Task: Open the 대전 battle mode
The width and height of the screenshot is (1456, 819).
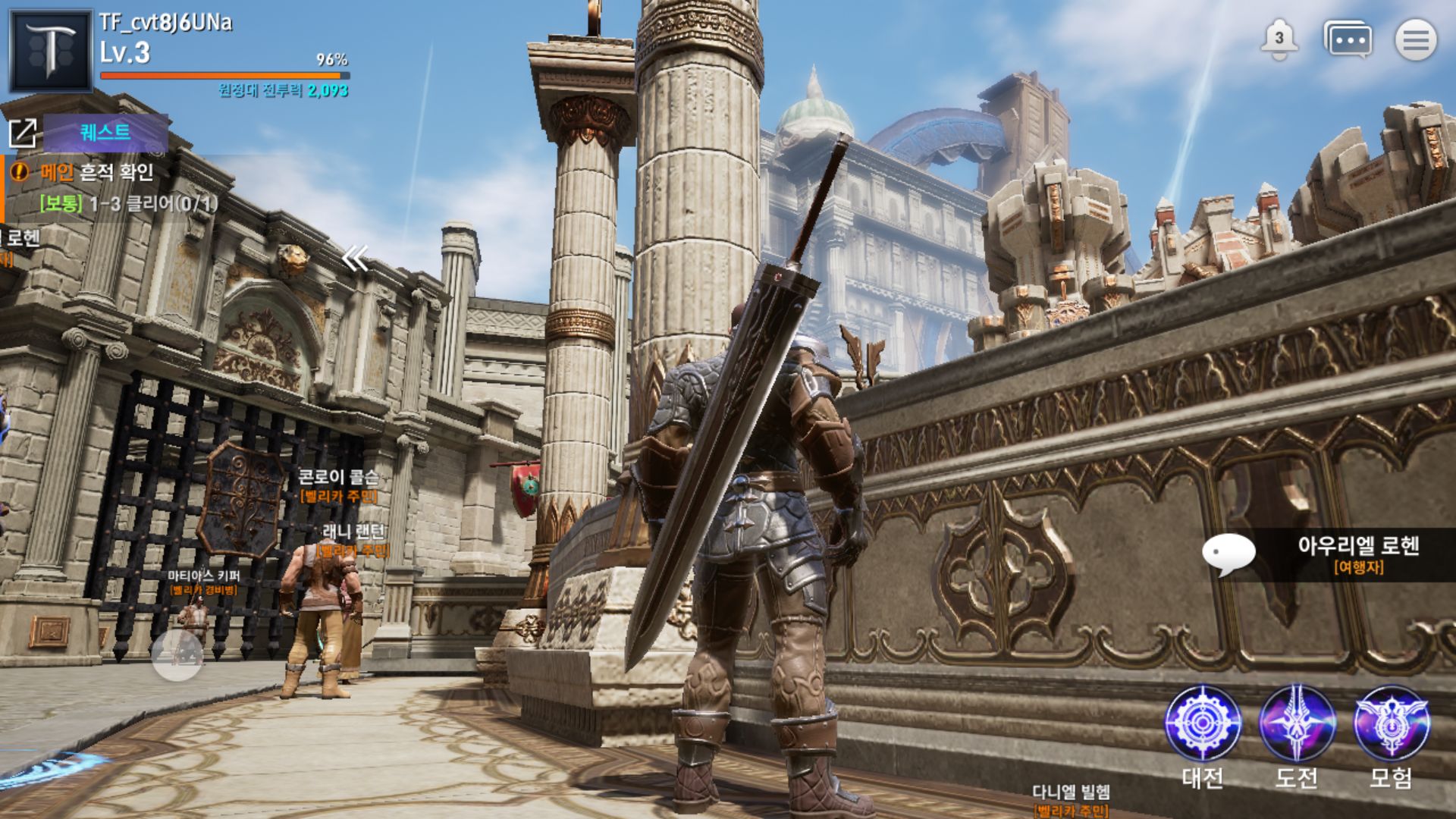Action: coord(1203,724)
